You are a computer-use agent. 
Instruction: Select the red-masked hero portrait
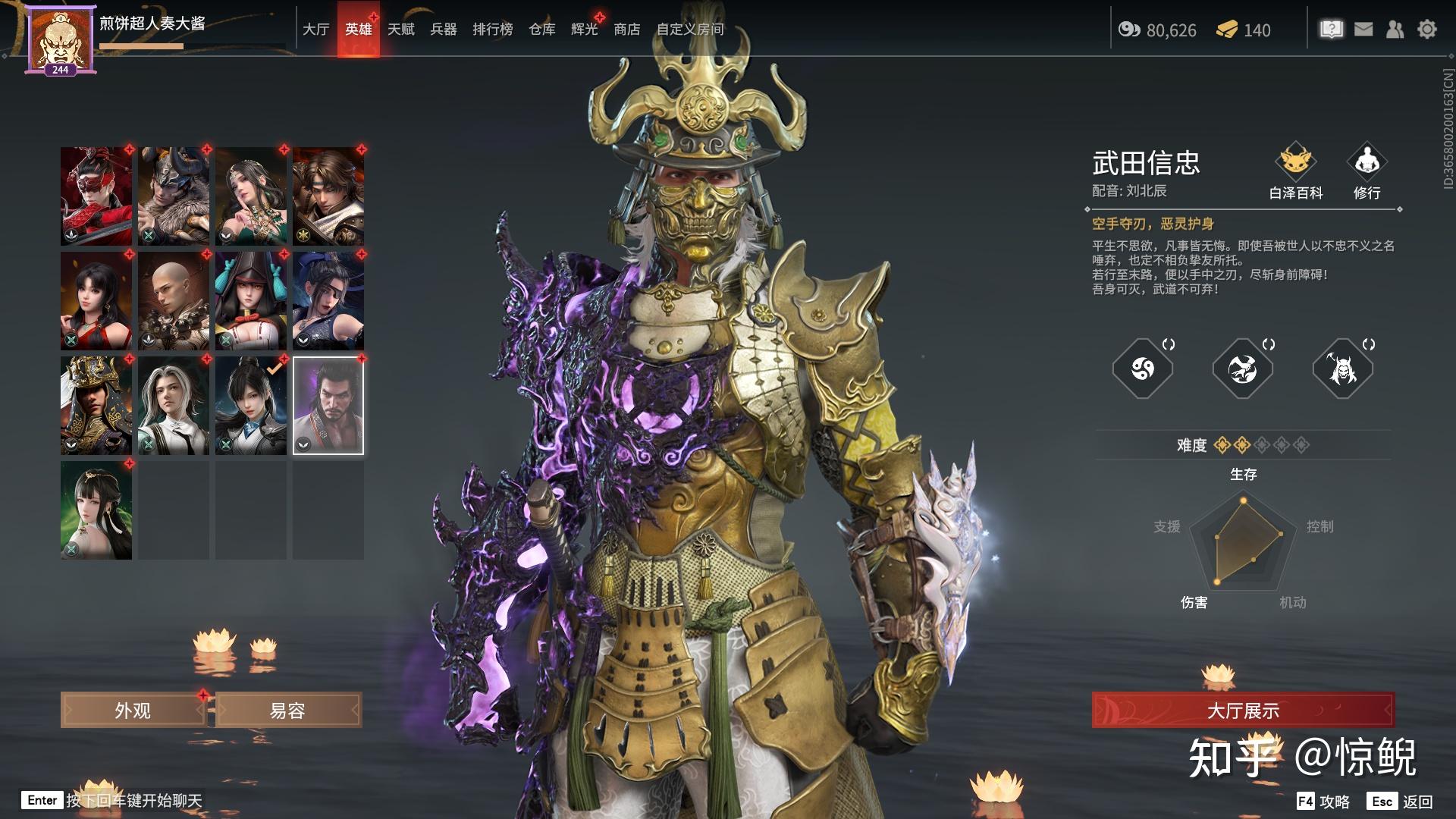tap(96, 196)
